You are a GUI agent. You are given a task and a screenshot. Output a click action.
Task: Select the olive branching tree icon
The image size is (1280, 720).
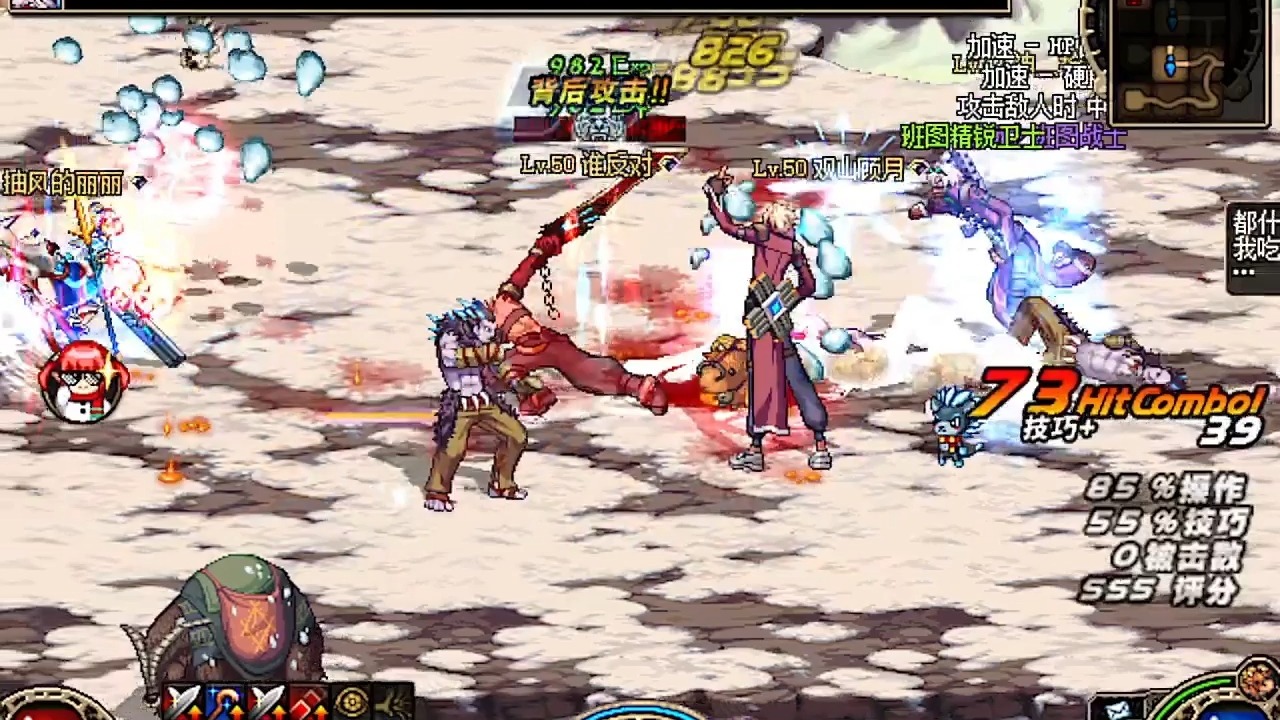point(393,703)
